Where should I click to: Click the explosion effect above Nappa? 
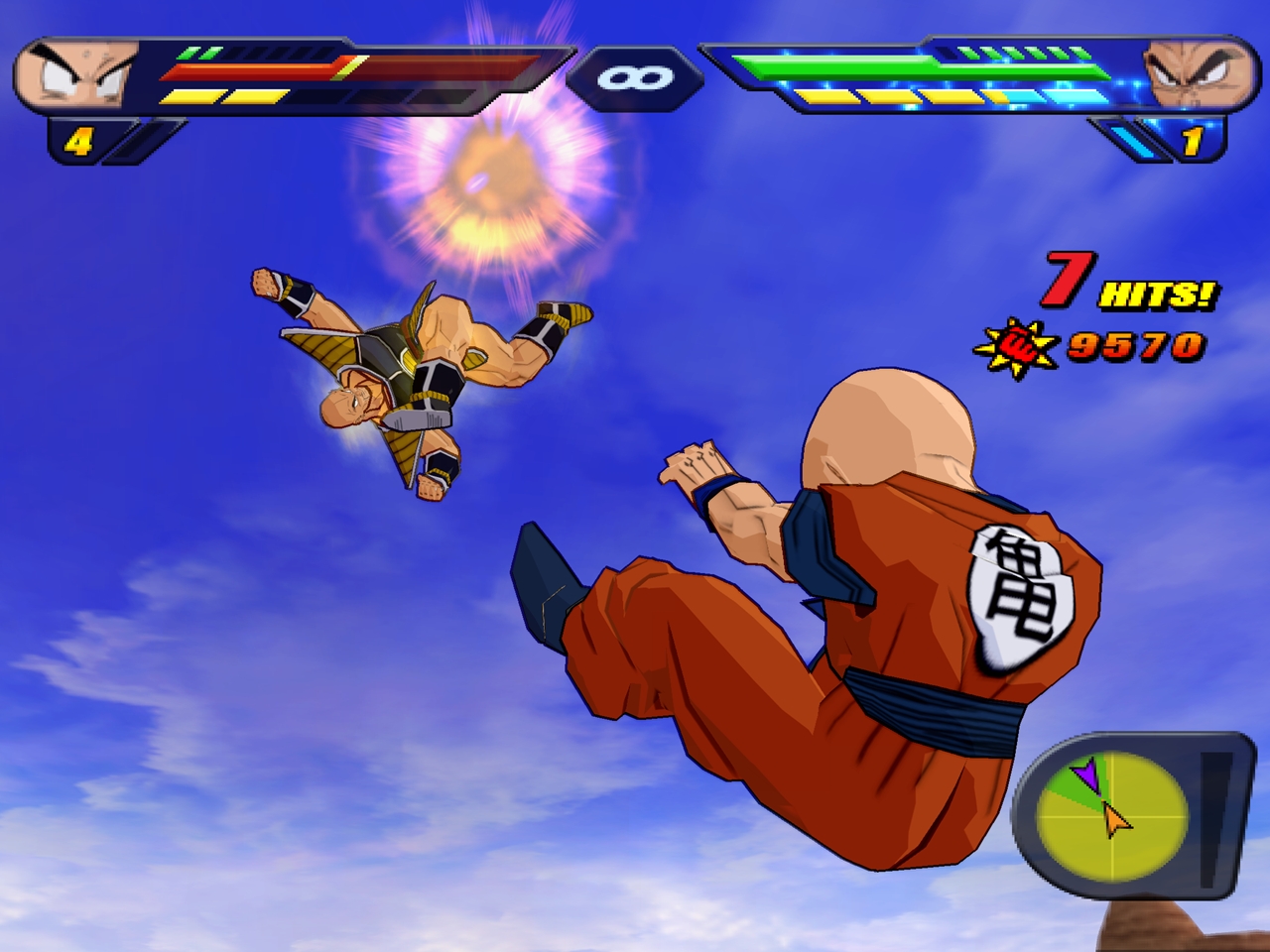[478, 178]
